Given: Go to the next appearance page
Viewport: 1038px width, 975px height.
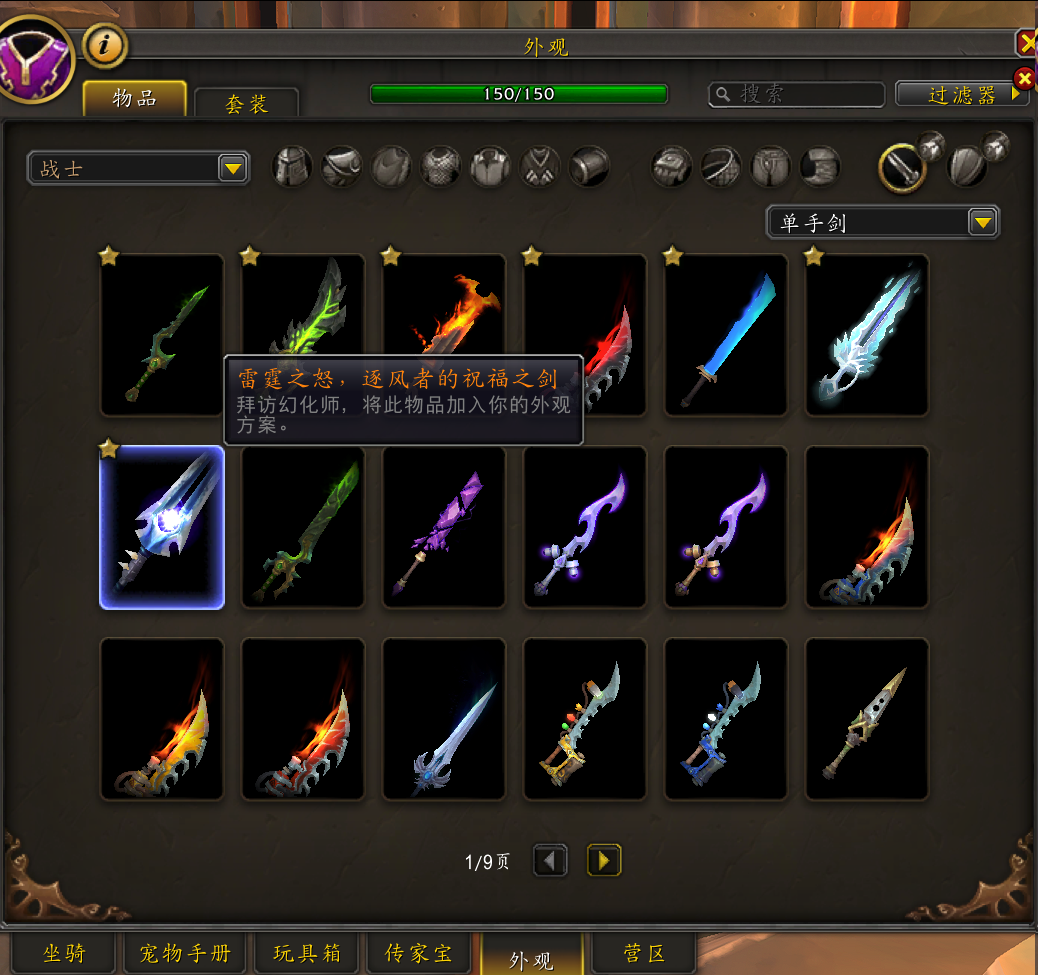Looking at the screenshot, I should point(604,860).
